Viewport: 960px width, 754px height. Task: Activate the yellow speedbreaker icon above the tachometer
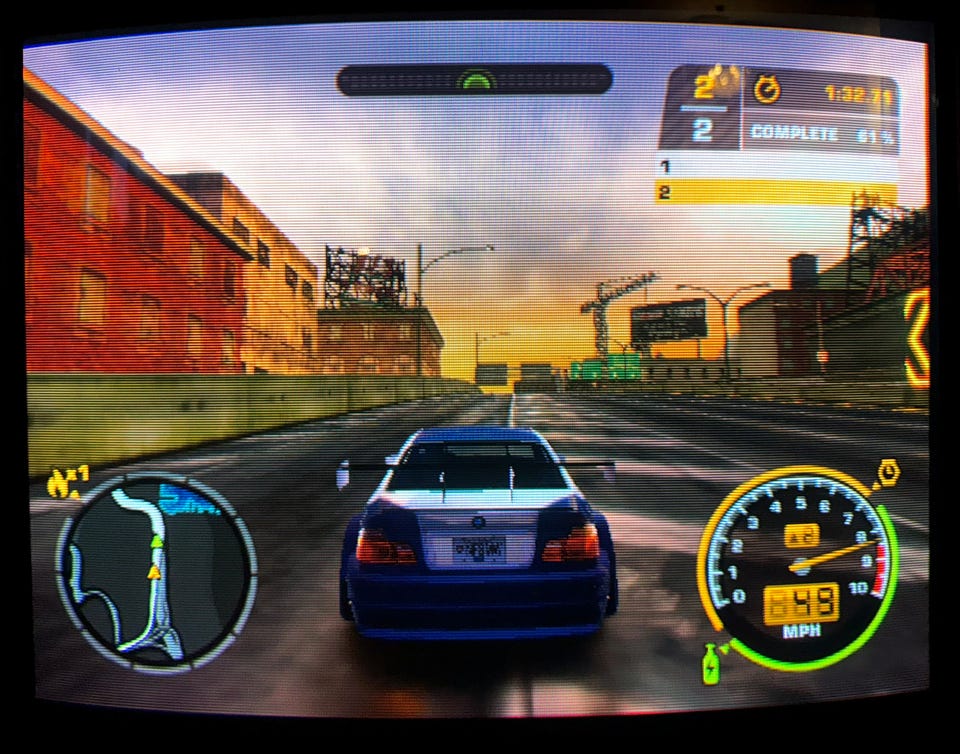click(x=886, y=472)
